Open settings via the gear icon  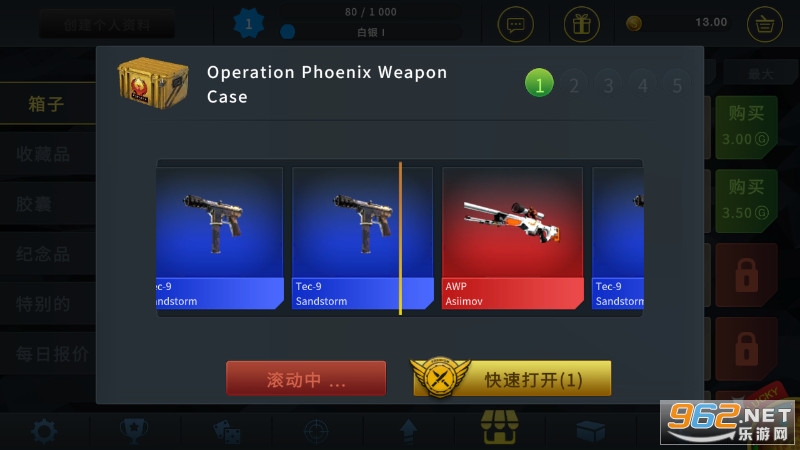[43, 431]
